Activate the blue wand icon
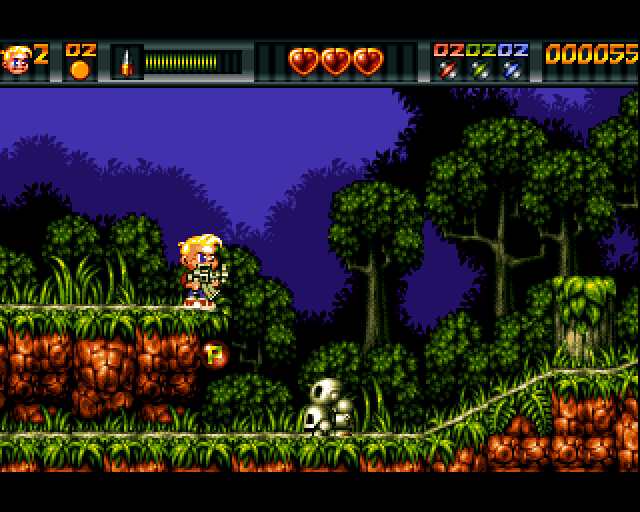This screenshot has width=640, height=512. [513, 70]
